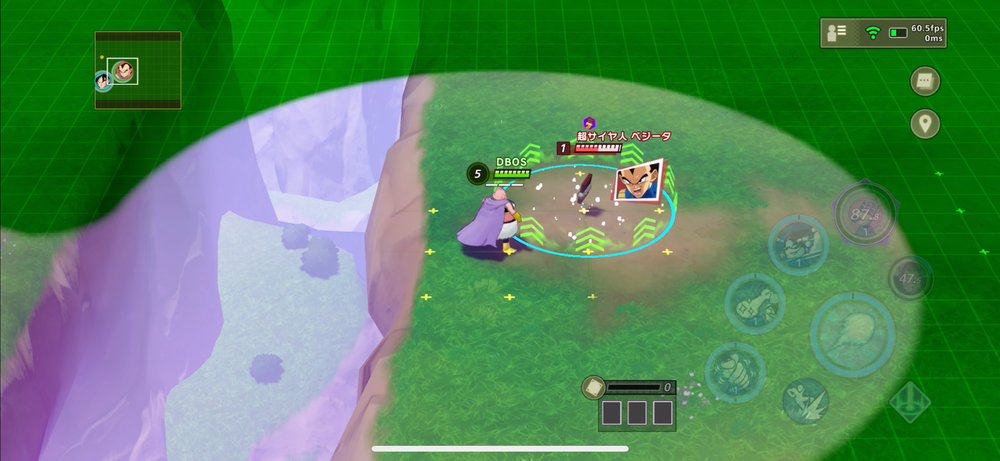1000x461 pixels.
Task: Tap the skill on 47-second cooldown
Action: pos(910,277)
